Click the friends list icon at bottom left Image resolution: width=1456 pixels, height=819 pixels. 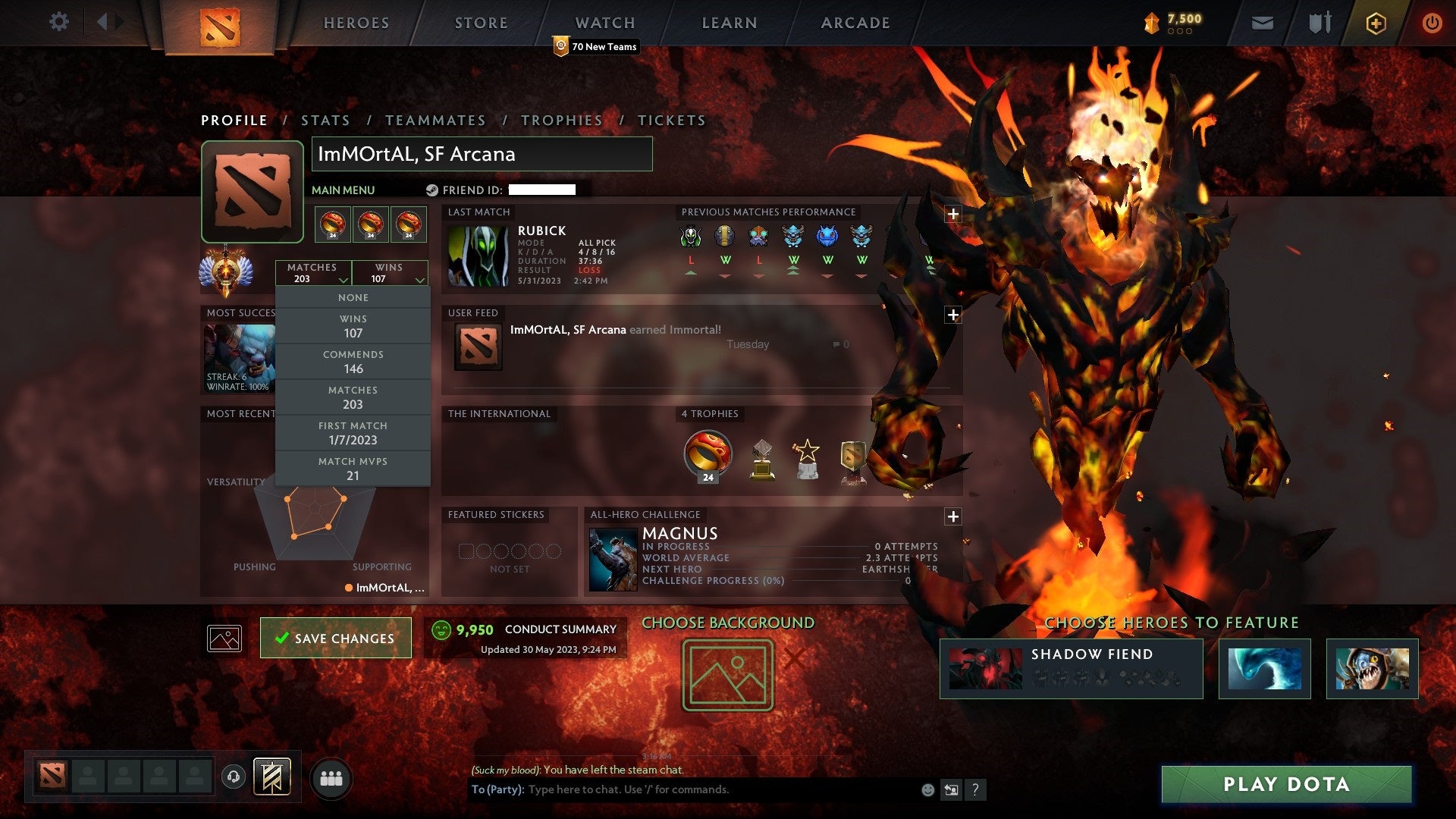pos(331,777)
